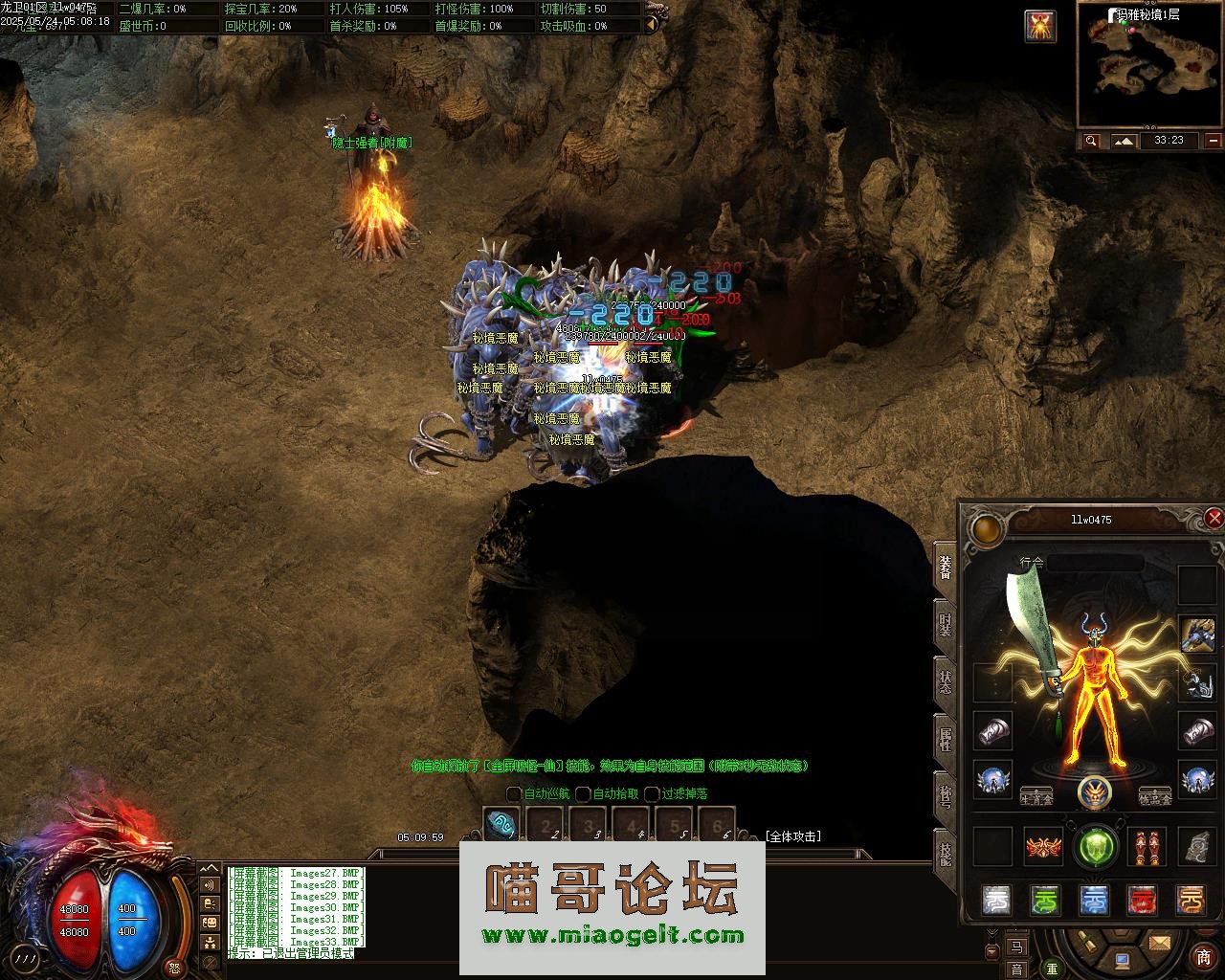This screenshot has height=980, width=1225.
Task: Open the 商 shop button
Action: click(1204, 957)
